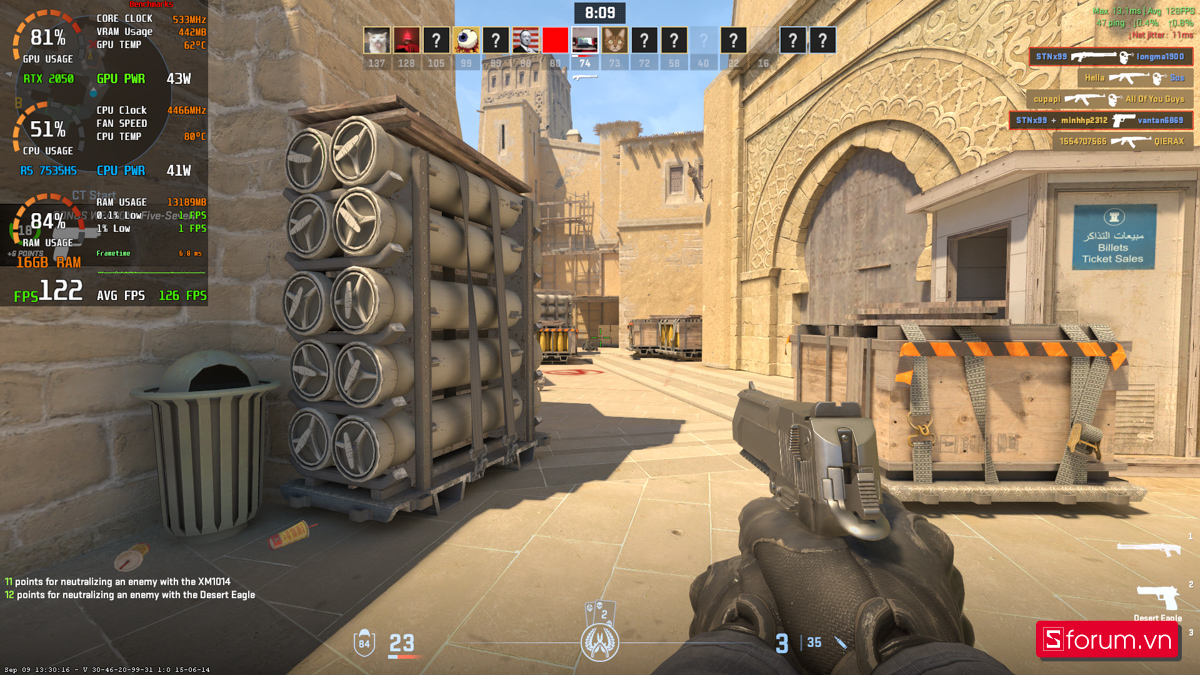Select the solid red square avatar

click(x=555, y=40)
